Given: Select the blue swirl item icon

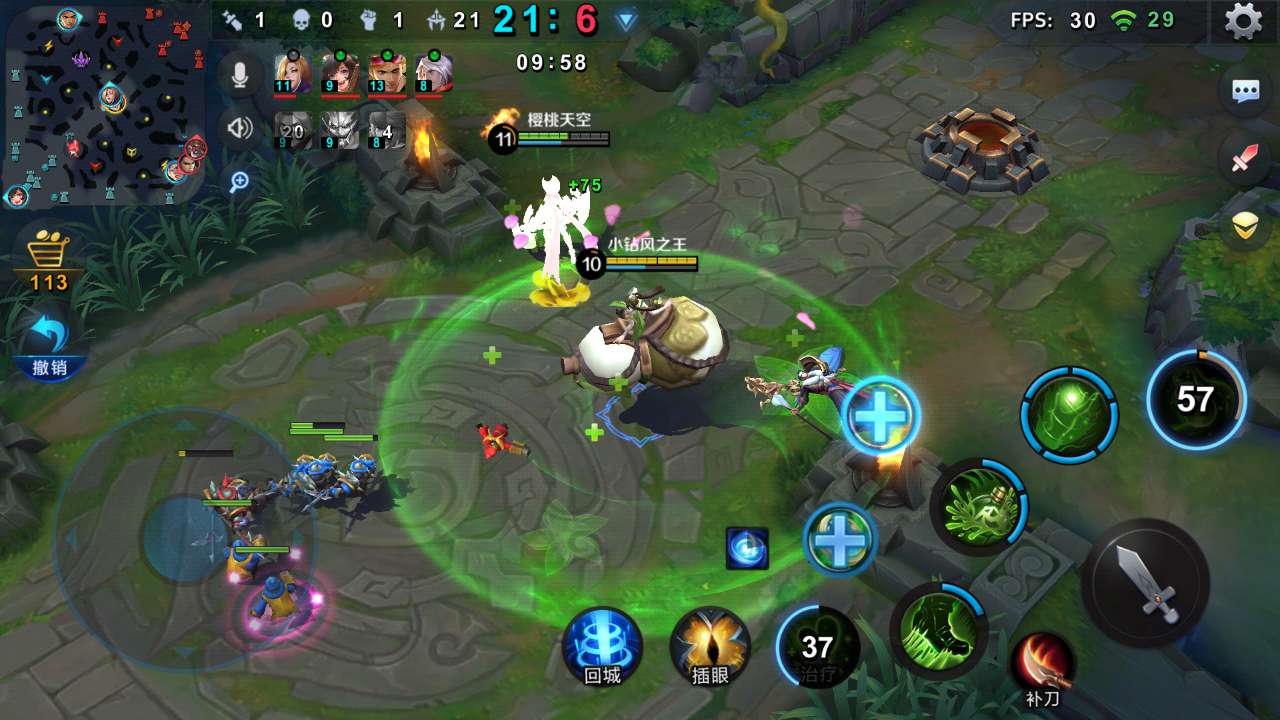Looking at the screenshot, I should click(747, 549).
